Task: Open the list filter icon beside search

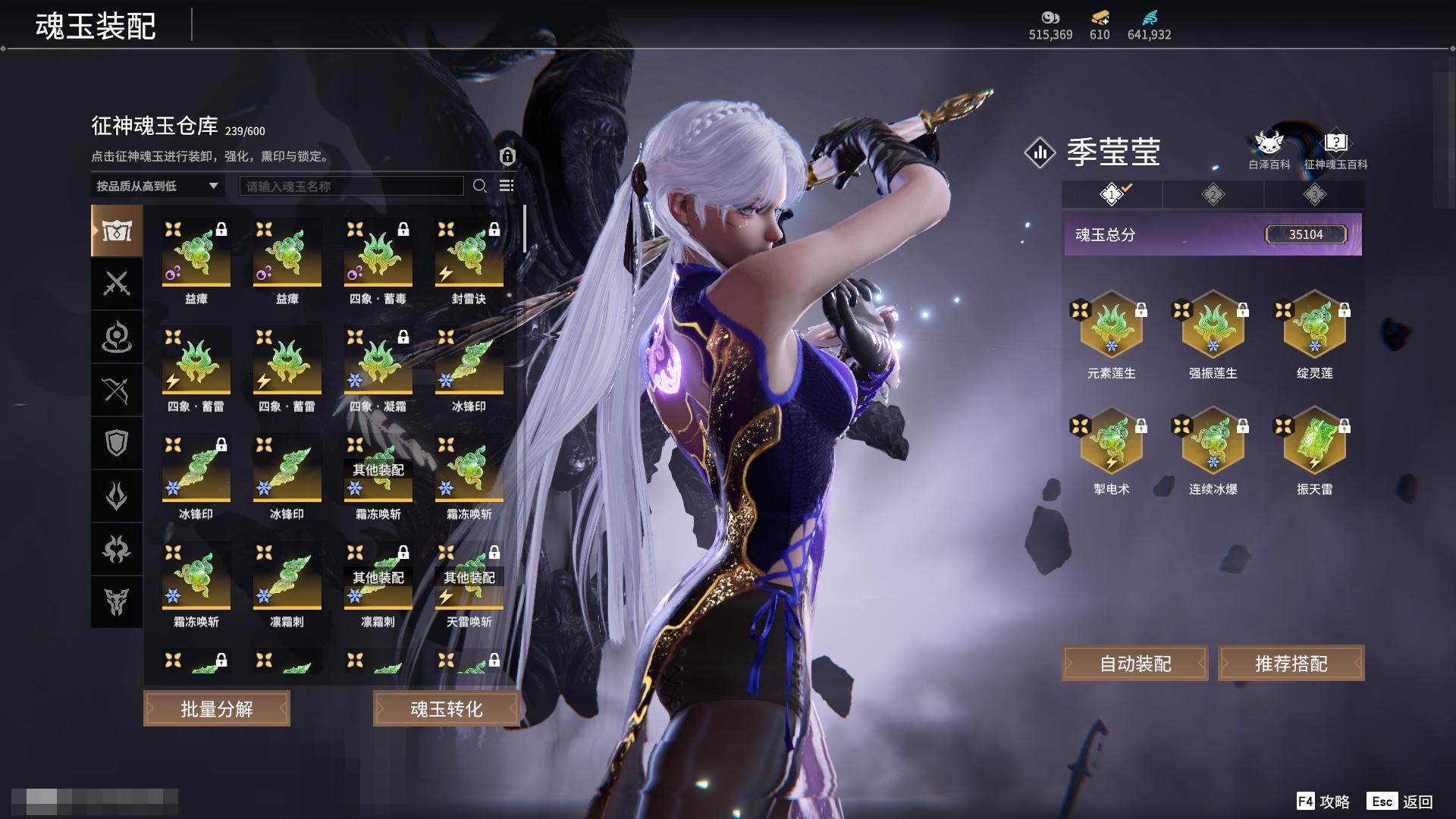Action: [x=507, y=186]
